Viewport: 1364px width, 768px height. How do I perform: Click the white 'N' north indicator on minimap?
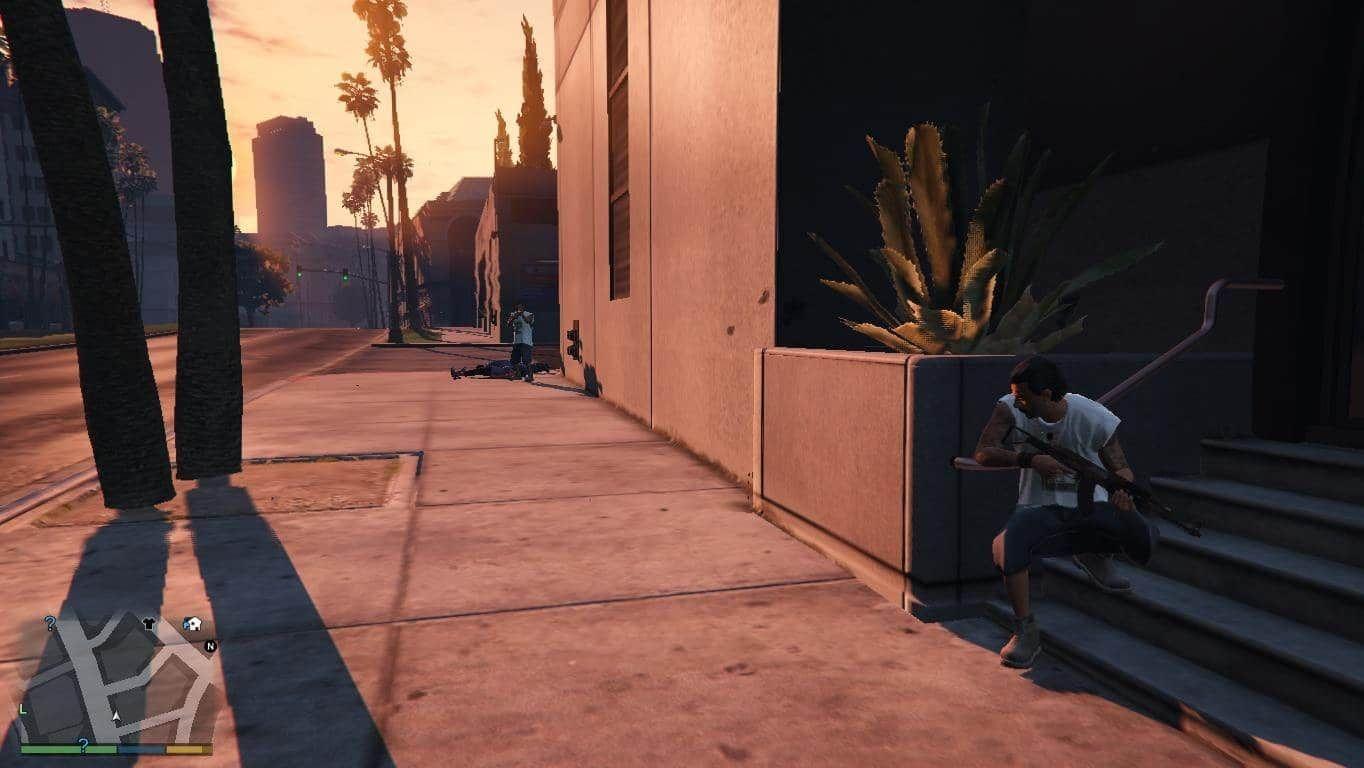point(211,646)
